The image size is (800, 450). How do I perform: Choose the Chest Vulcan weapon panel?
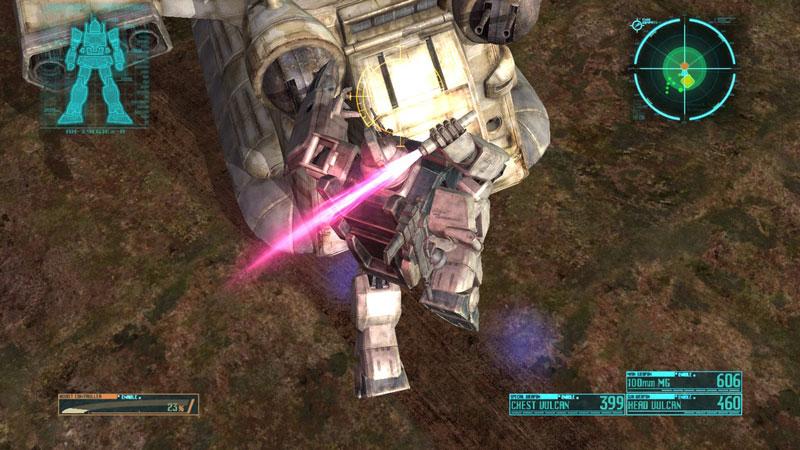point(568,403)
